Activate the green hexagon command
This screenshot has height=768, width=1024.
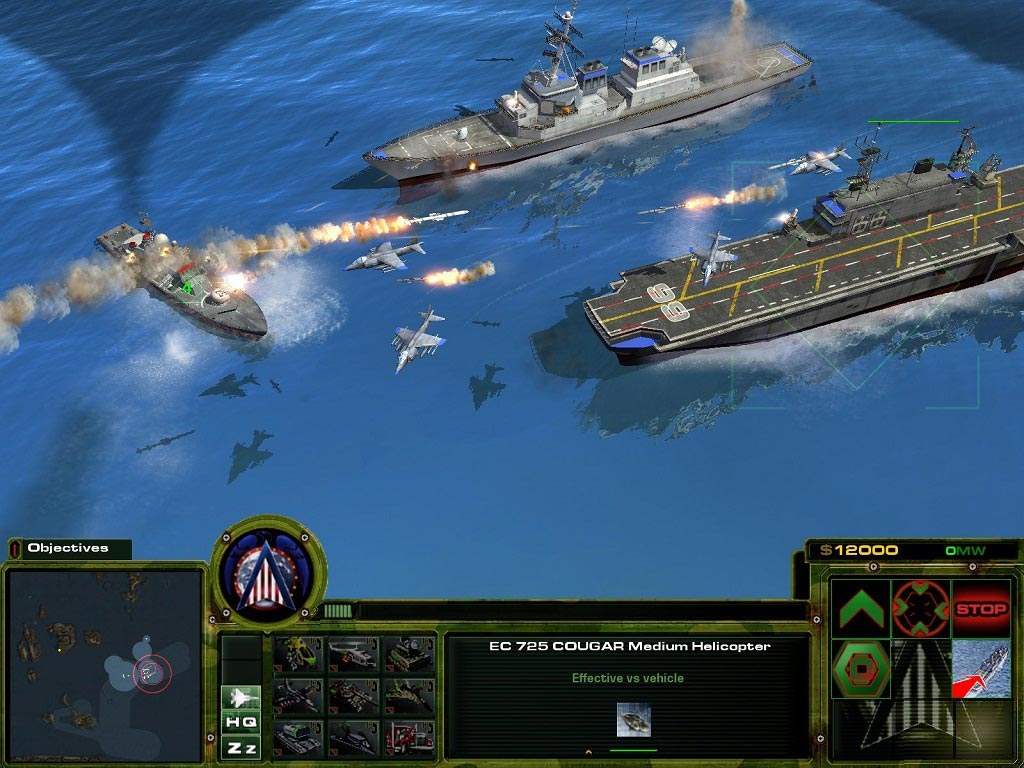tap(861, 669)
